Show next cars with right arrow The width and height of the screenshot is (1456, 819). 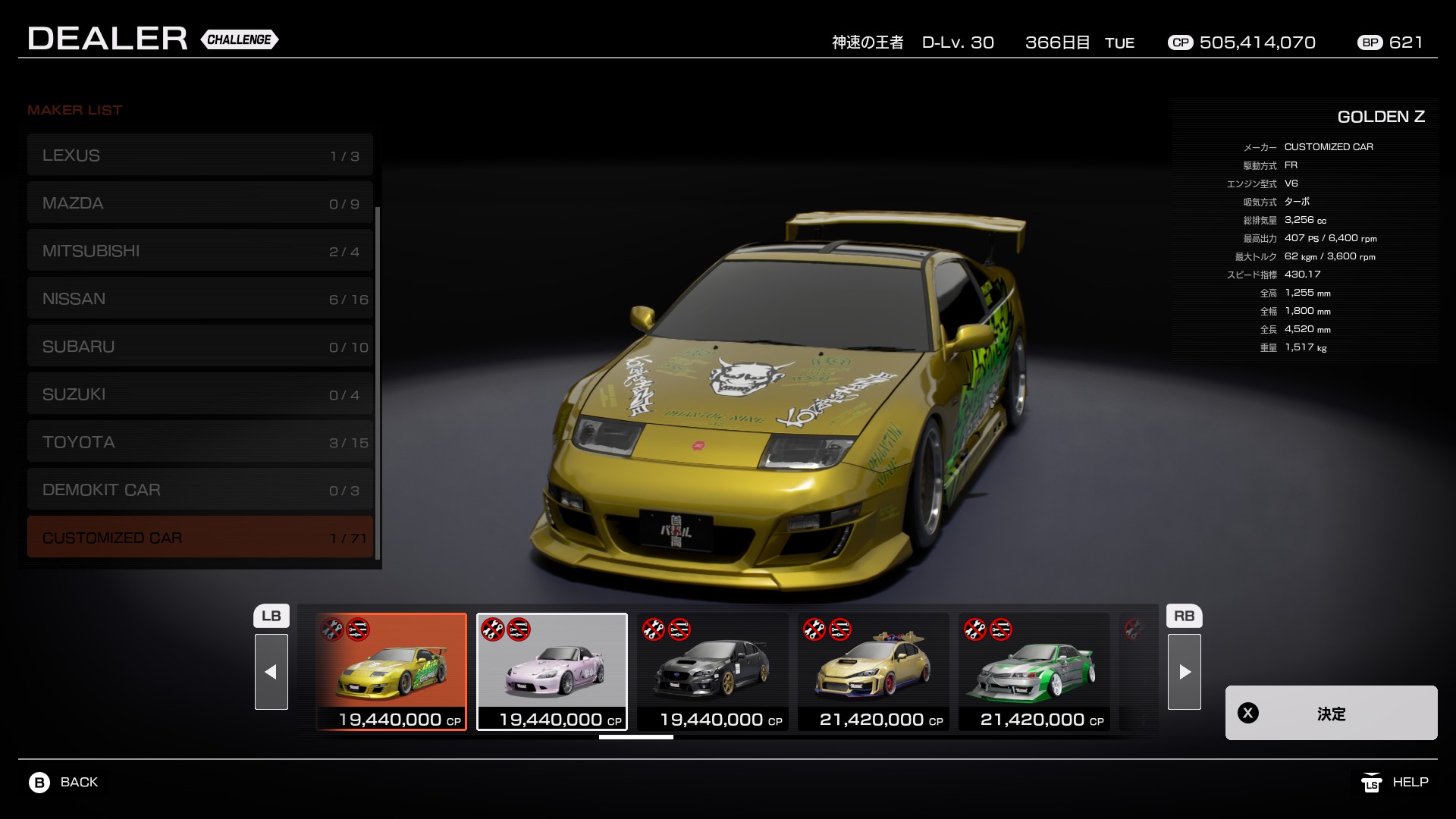point(1185,672)
